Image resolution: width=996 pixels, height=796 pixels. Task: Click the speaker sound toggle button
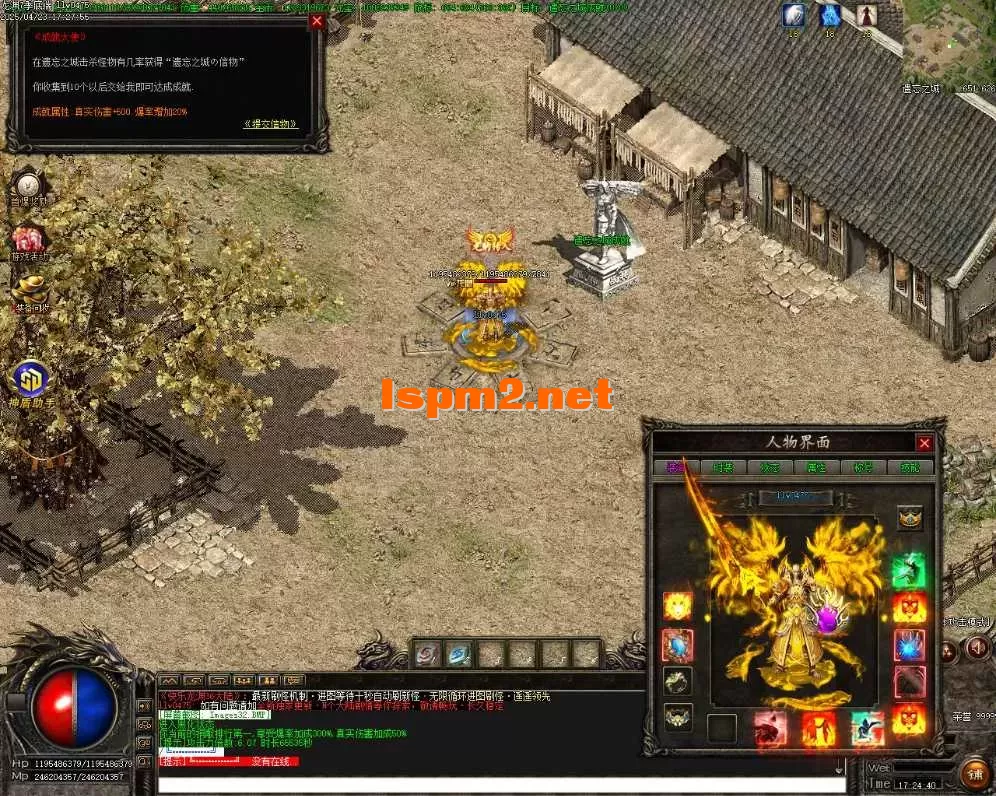point(977,650)
